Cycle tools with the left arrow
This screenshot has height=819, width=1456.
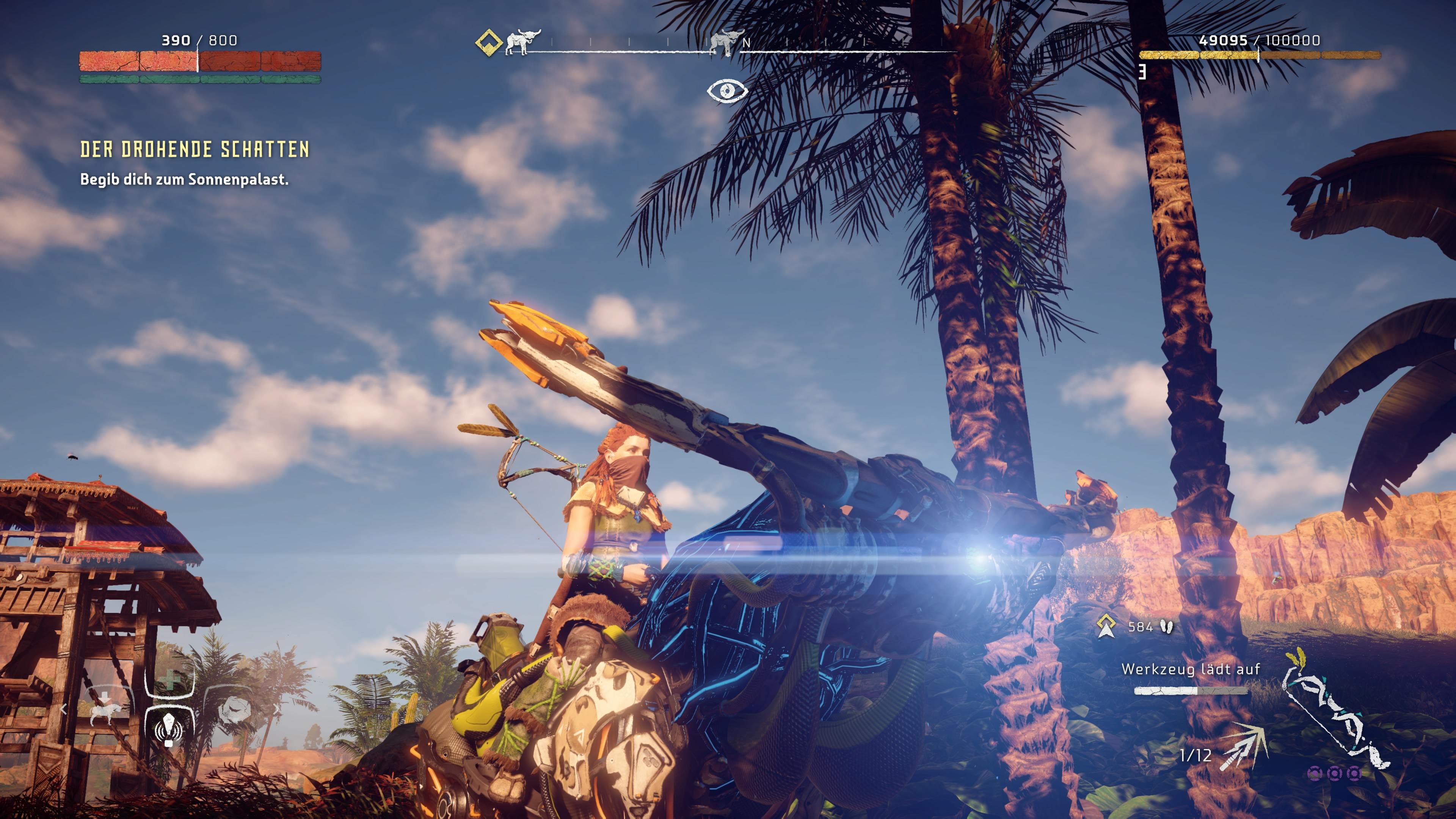coord(64,709)
